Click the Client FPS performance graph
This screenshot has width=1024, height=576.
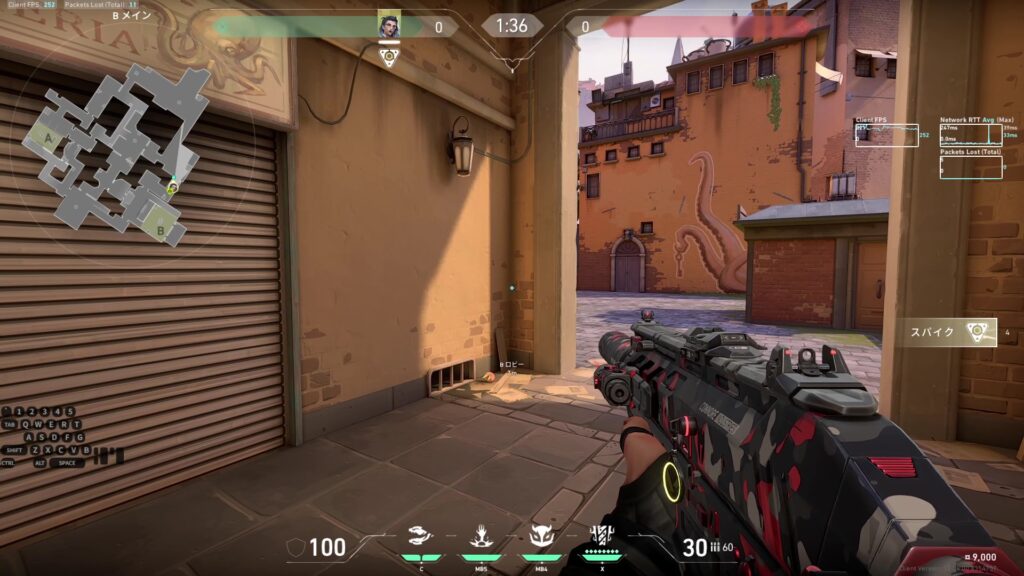pos(886,135)
